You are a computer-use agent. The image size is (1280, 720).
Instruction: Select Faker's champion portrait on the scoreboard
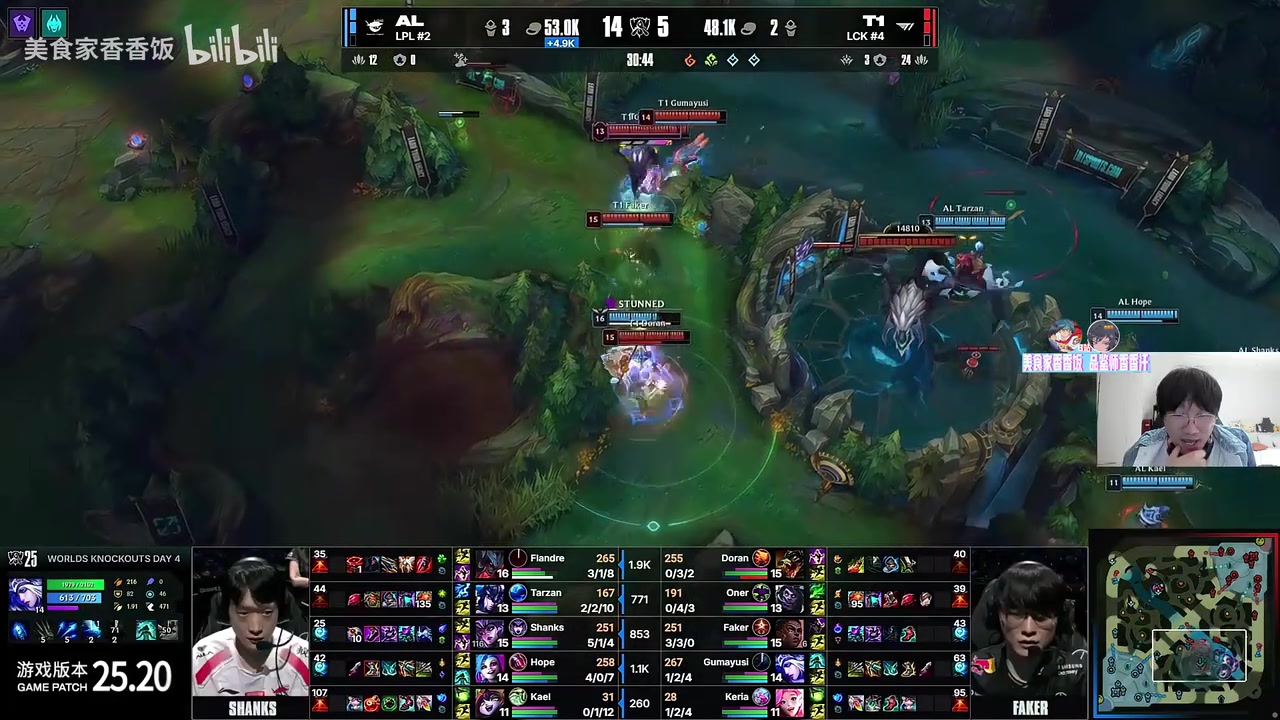click(x=788, y=633)
